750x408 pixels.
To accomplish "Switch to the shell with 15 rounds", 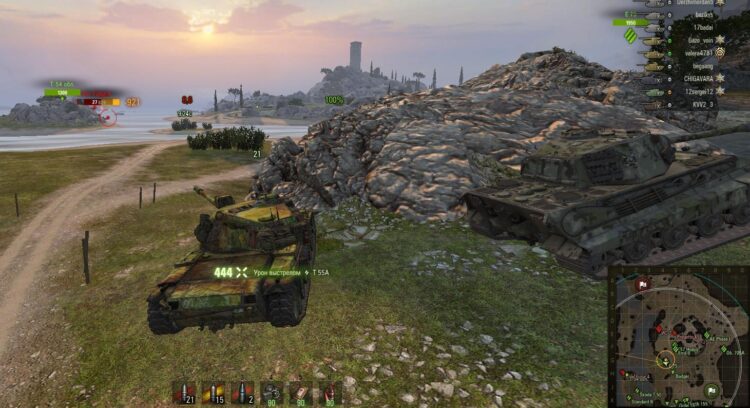I will [212, 393].
